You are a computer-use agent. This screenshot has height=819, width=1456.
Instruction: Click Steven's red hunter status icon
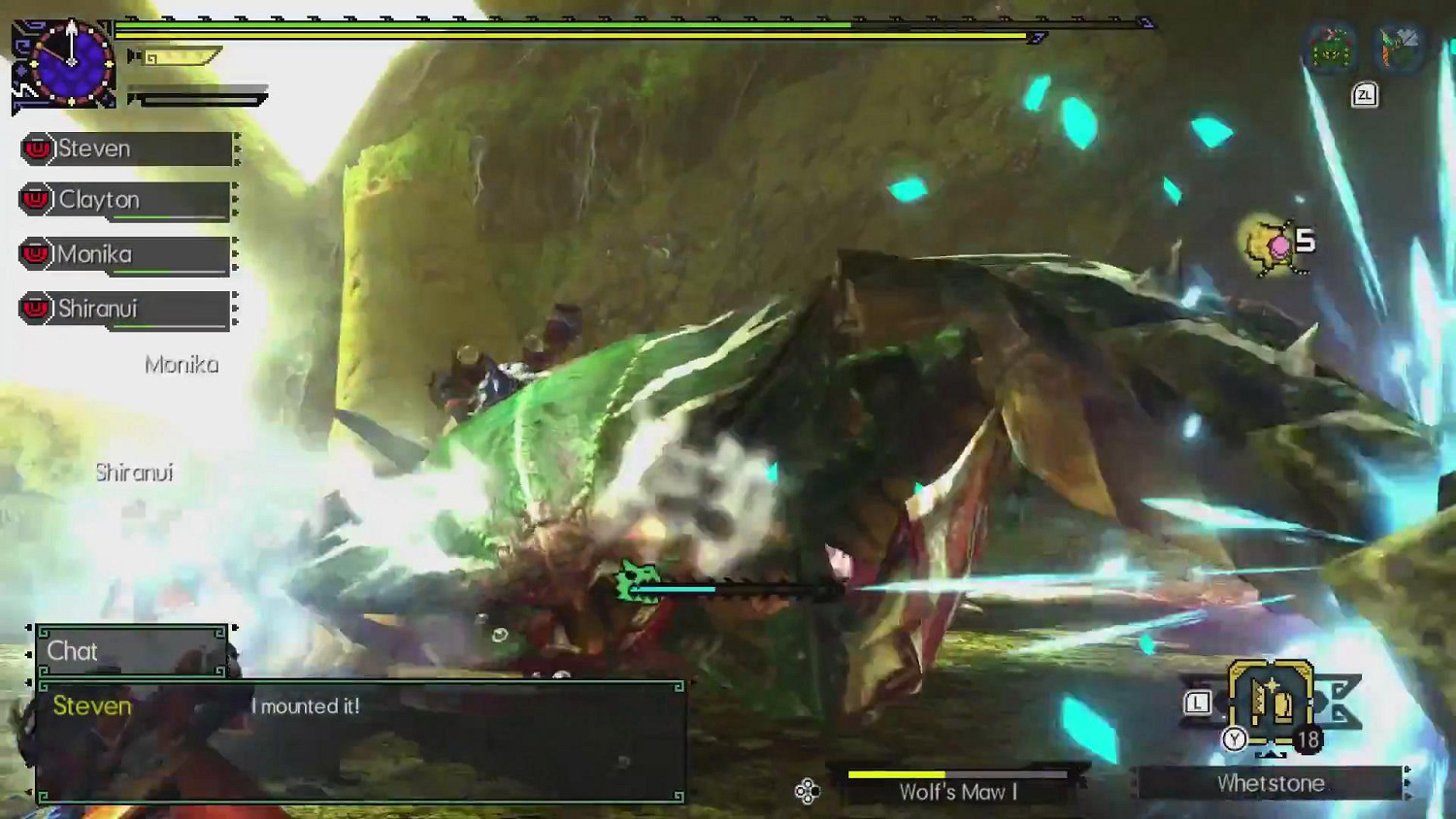pyautogui.click(x=35, y=147)
